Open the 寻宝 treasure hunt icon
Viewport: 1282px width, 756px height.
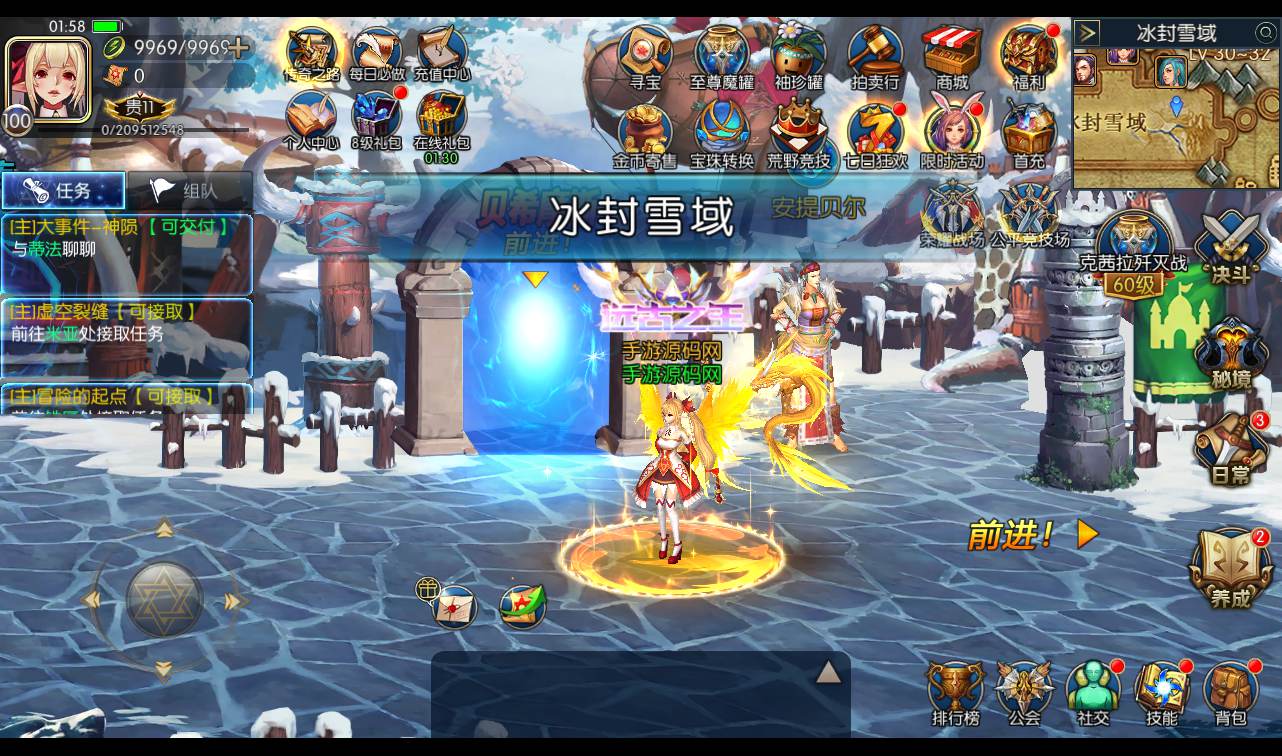pos(645,55)
